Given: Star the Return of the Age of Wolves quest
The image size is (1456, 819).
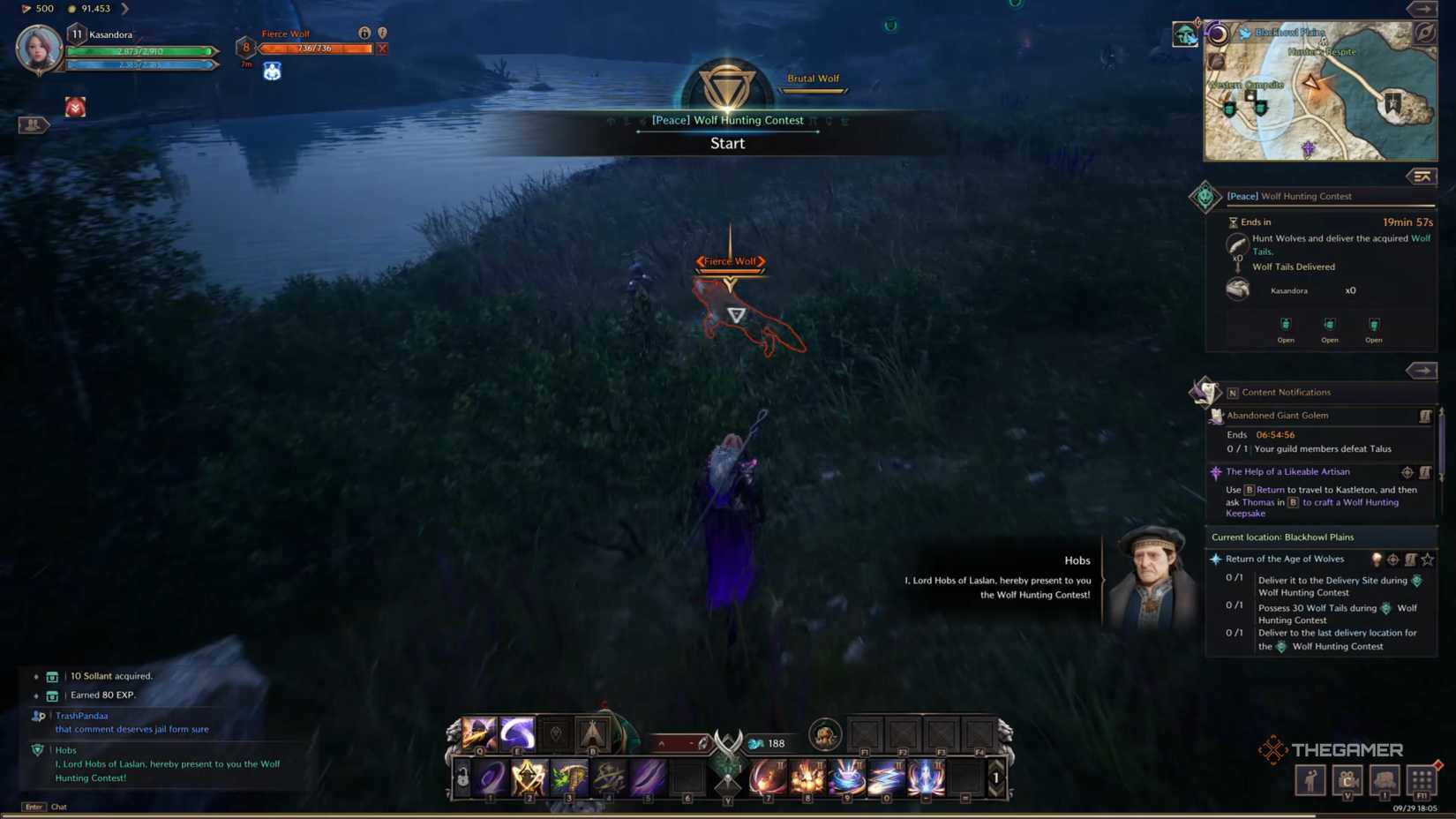Looking at the screenshot, I should [x=1428, y=559].
